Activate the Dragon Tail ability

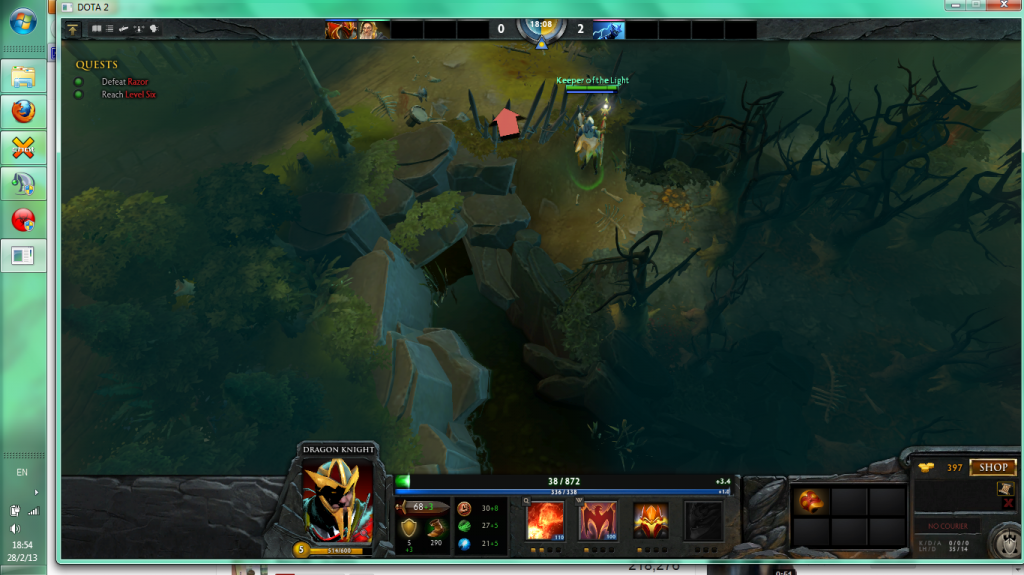click(x=598, y=522)
